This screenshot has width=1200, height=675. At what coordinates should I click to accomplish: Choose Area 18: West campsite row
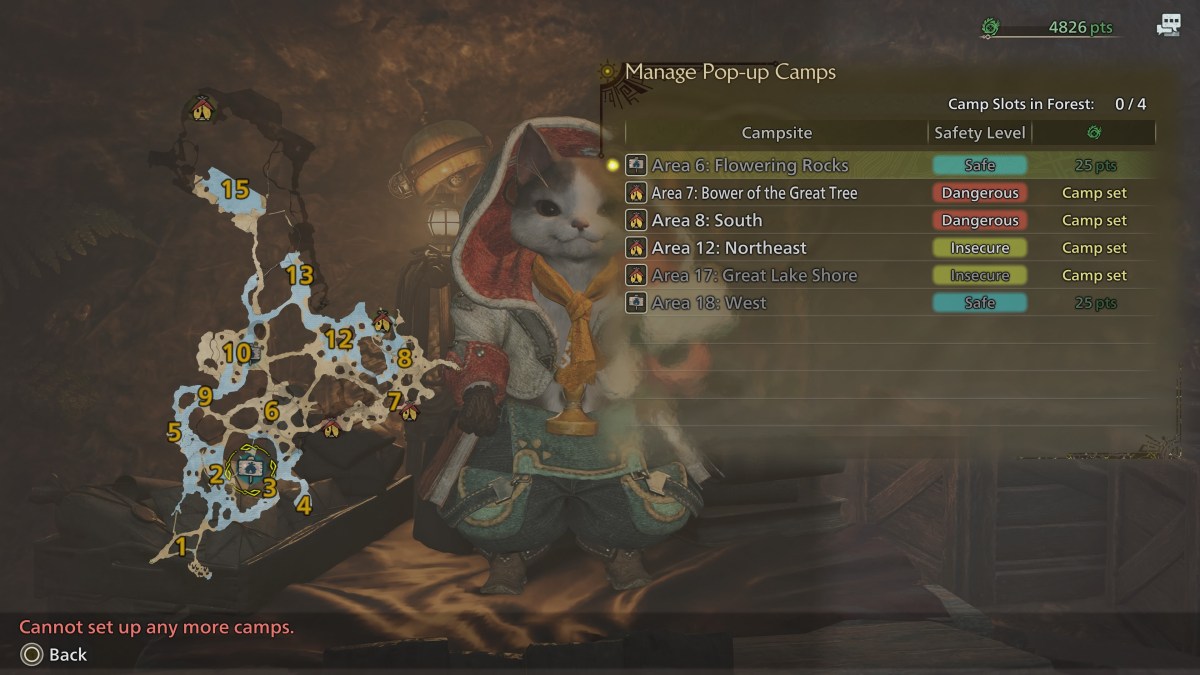[709, 303]
